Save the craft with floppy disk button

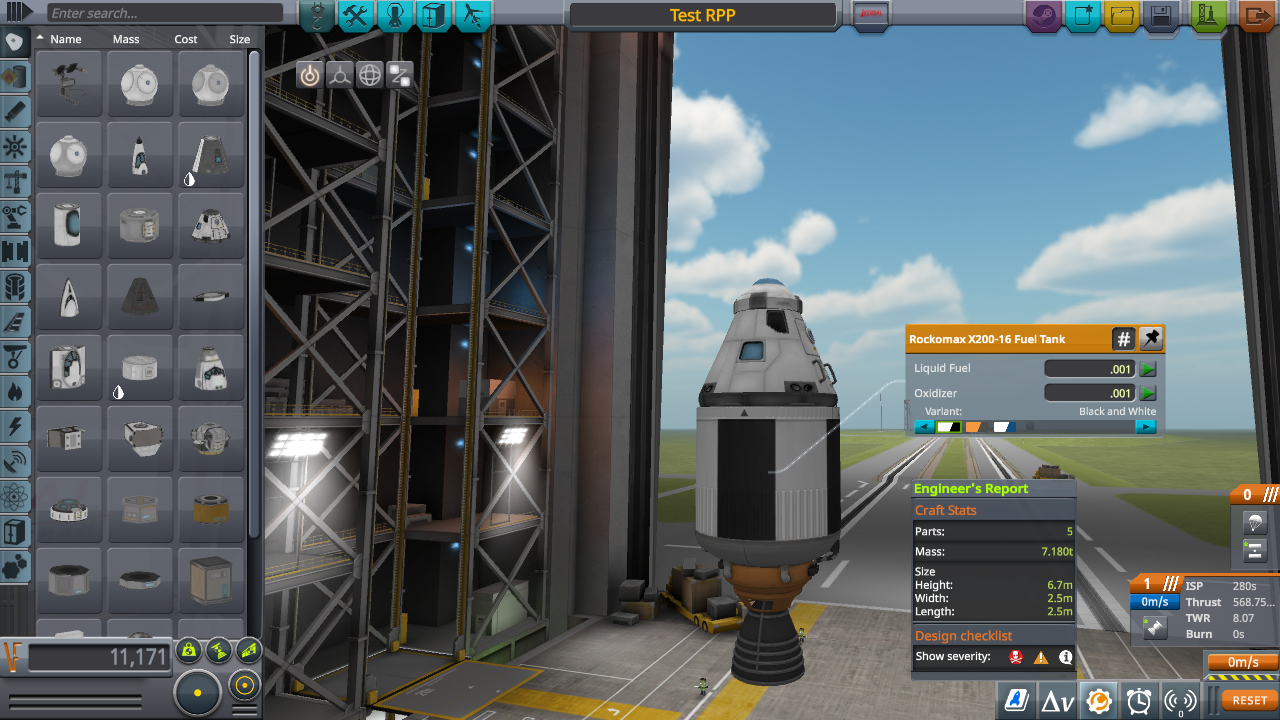point(1161,16)
